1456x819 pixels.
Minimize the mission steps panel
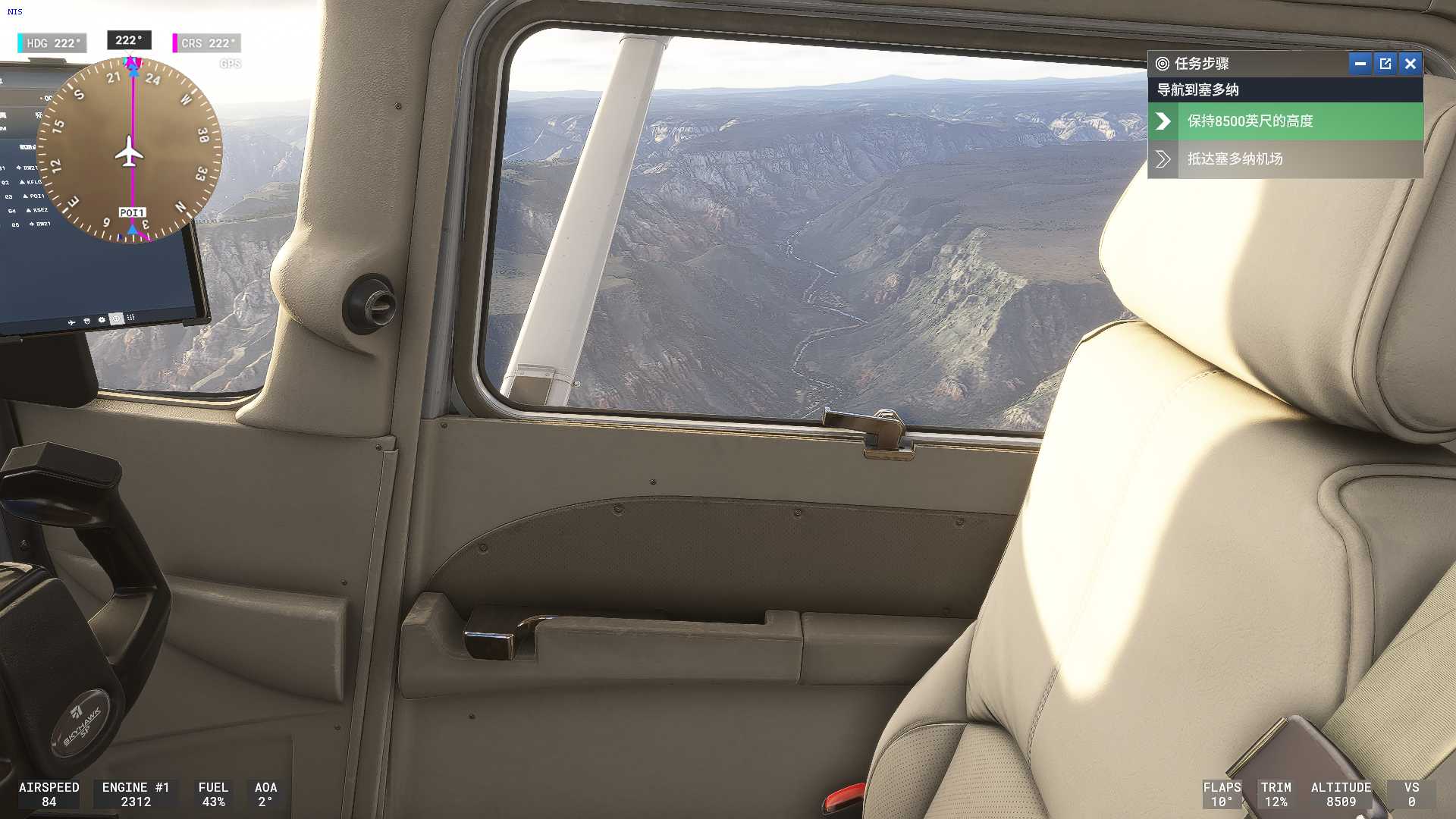click(x=1360, y=64)
